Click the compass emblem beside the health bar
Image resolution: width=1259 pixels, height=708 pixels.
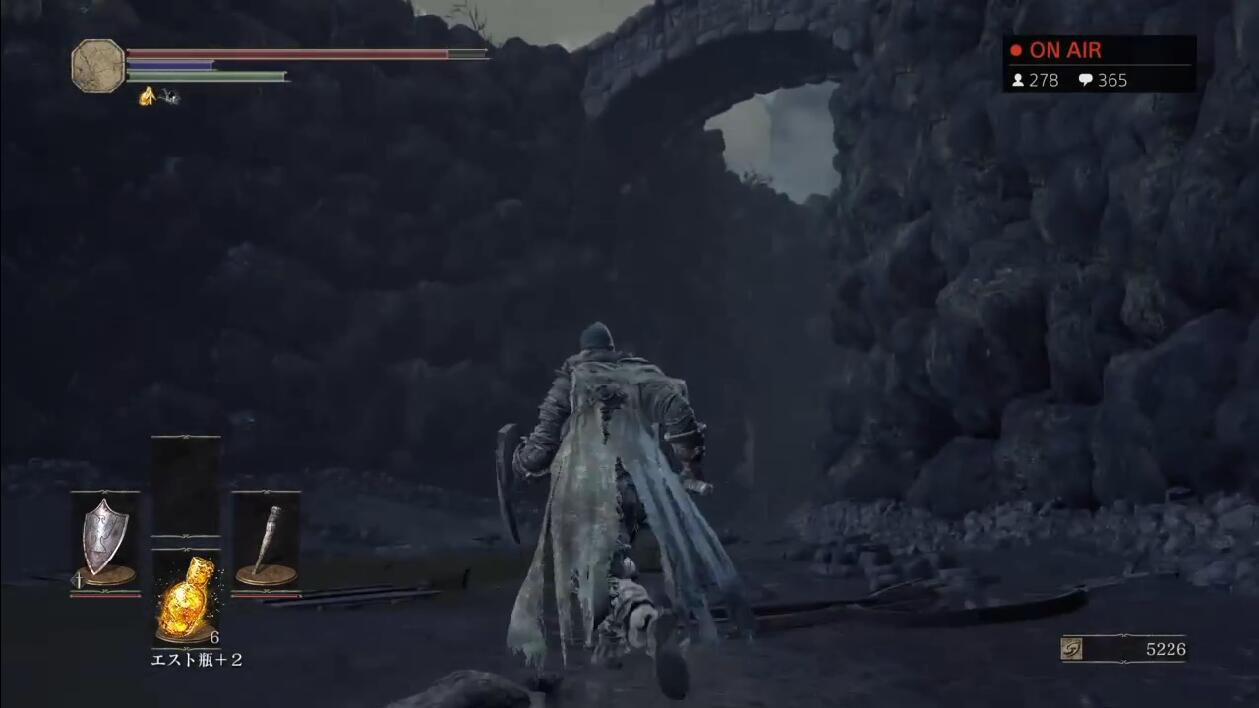point(98,65)
